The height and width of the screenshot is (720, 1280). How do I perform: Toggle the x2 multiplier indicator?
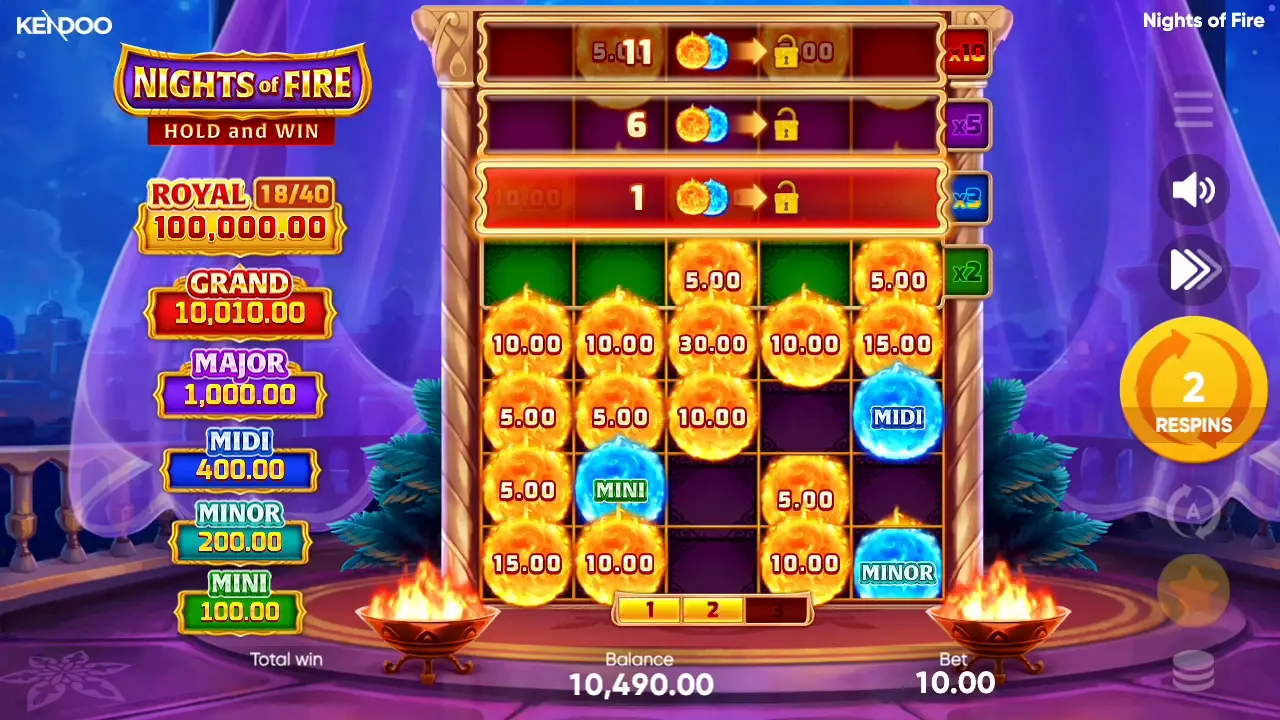click(965, 271)
